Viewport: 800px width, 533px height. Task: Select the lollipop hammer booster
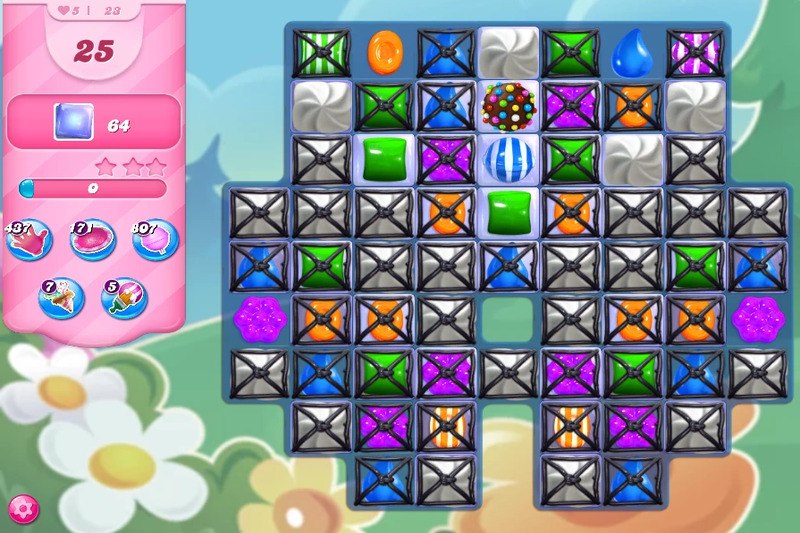click(x=155, y=242)
